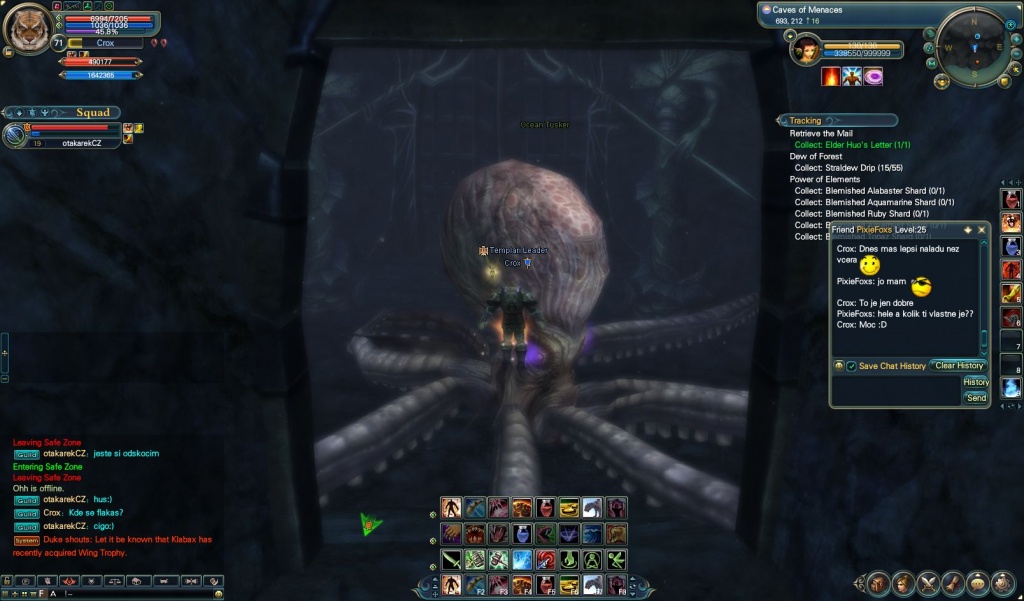1024x601 pixels.
Task: Select squad member otakarekCZ
Action: [x=89, y=143]
